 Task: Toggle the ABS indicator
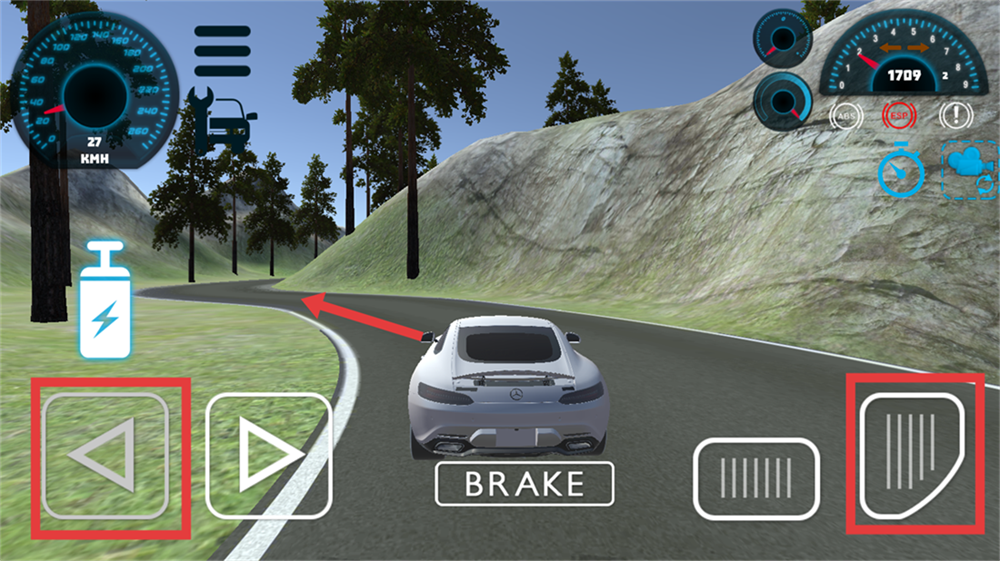pos(847,116)
